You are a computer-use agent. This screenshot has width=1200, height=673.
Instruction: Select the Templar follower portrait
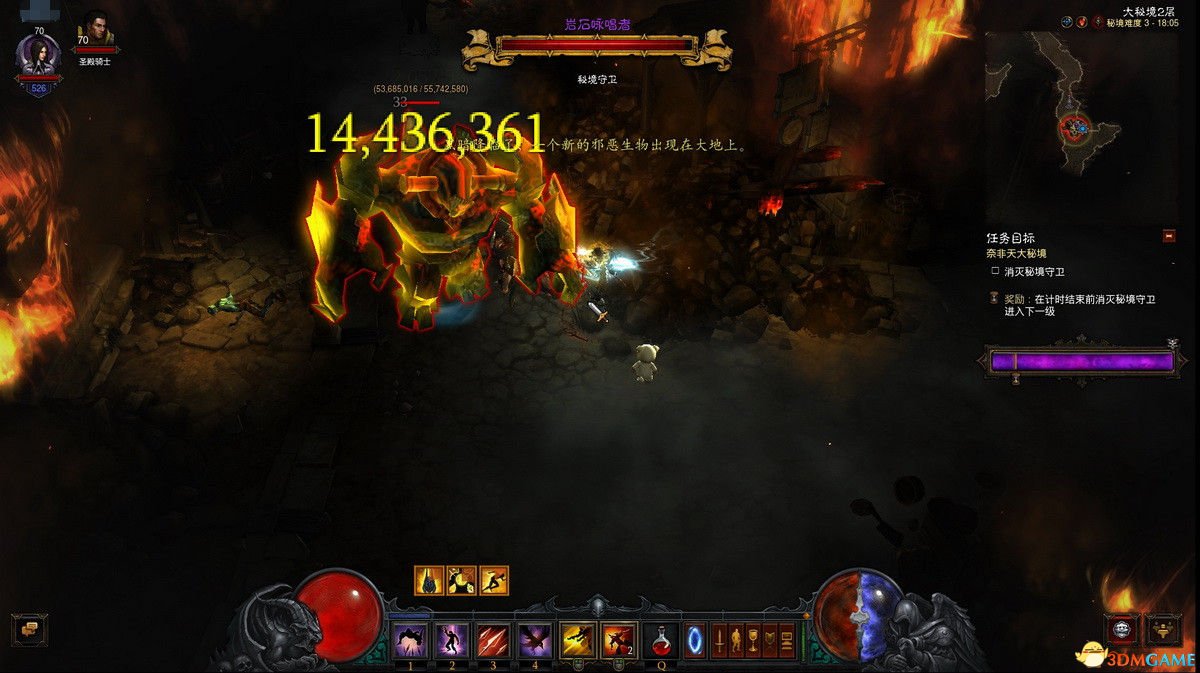[x=97, y=28]
